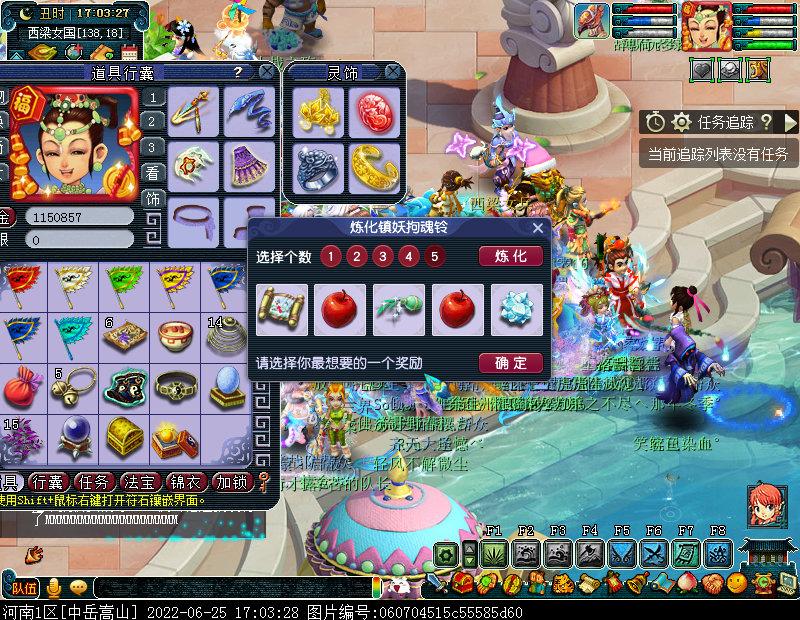Click the 炼化 refine button
Viewport: 800px width, 620px height.
tap(510, 256)
